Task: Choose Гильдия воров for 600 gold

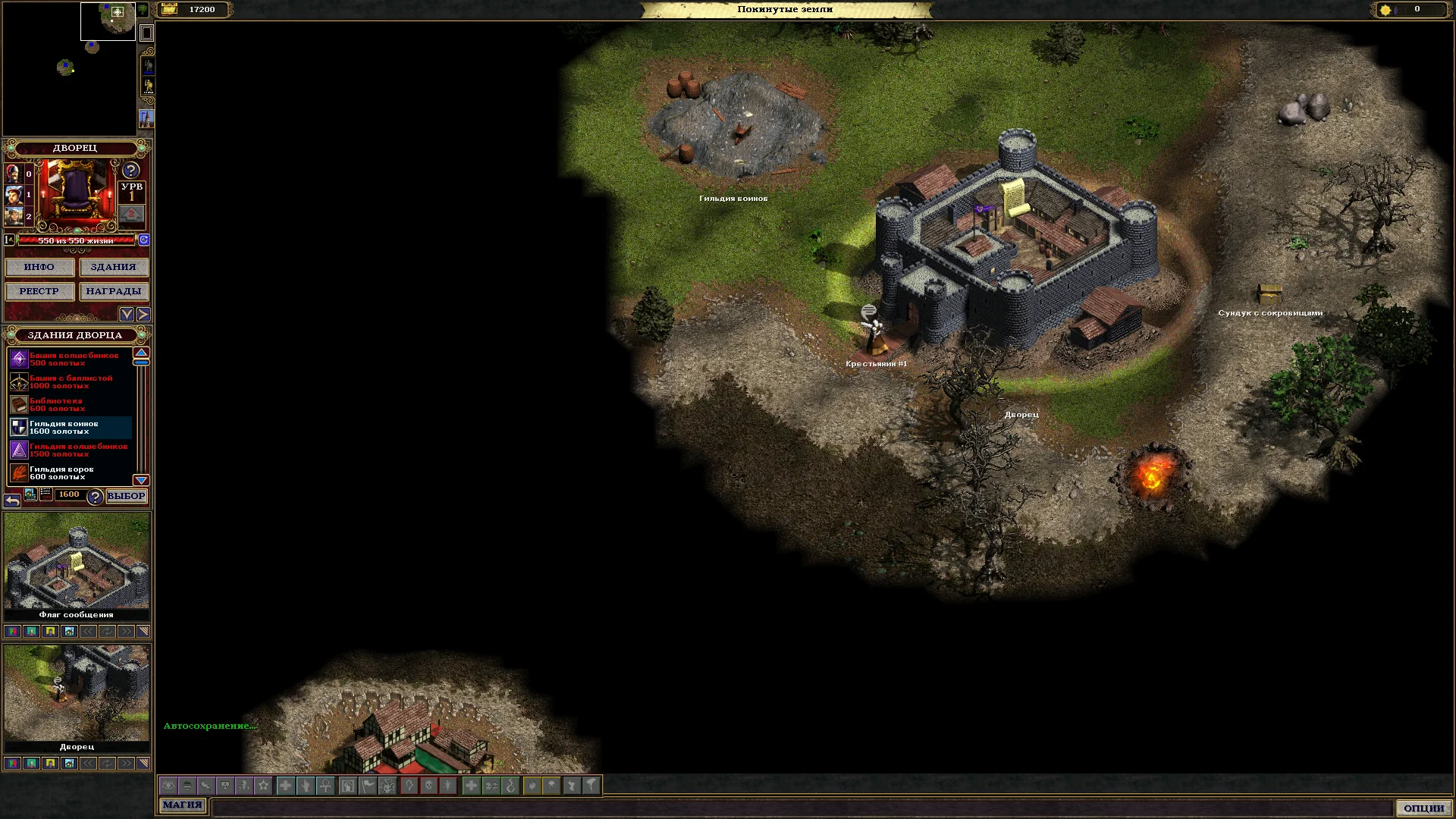Action: click(70, 473)
